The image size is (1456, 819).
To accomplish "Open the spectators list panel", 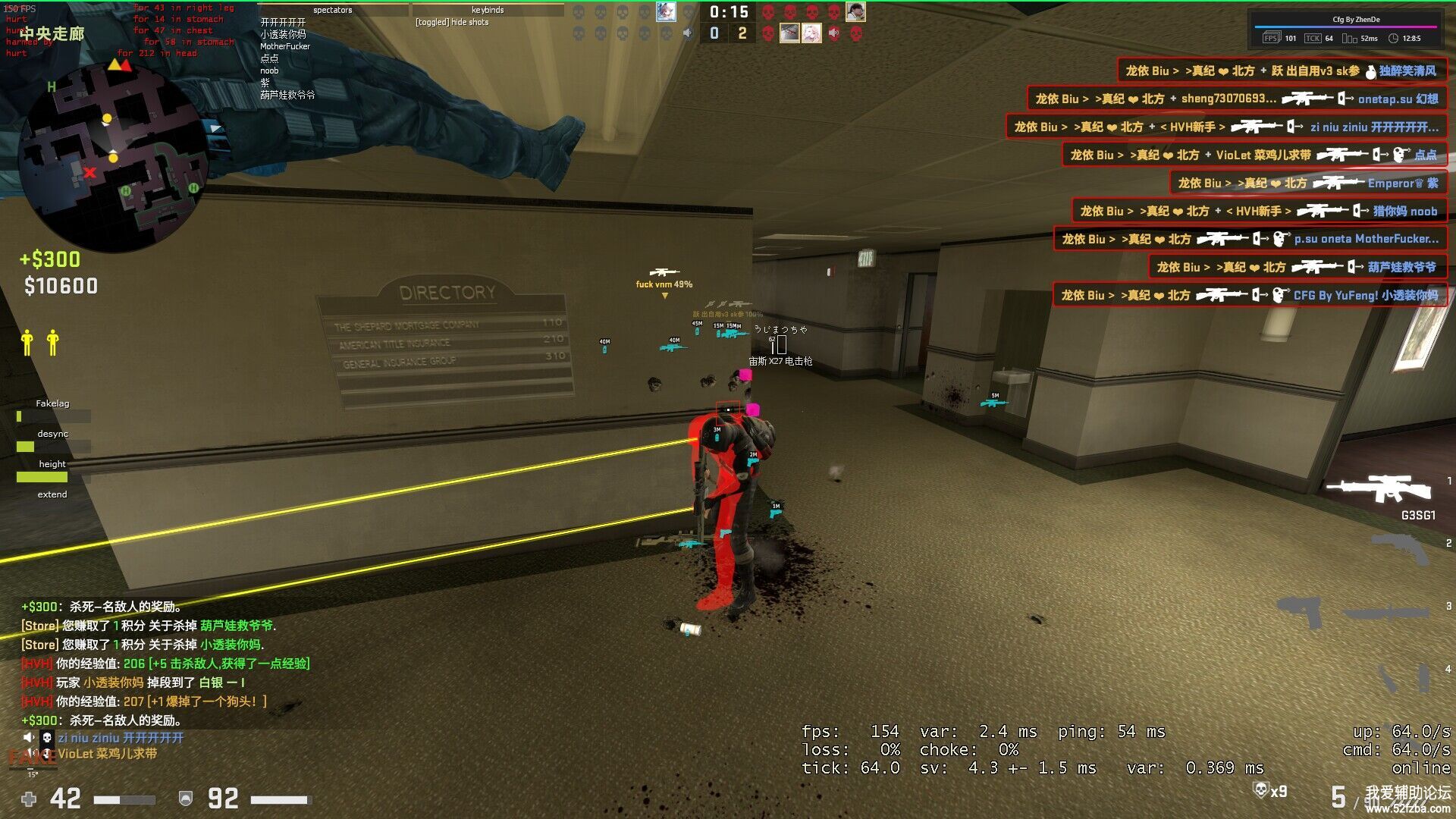I will click(x=333, y=10).
